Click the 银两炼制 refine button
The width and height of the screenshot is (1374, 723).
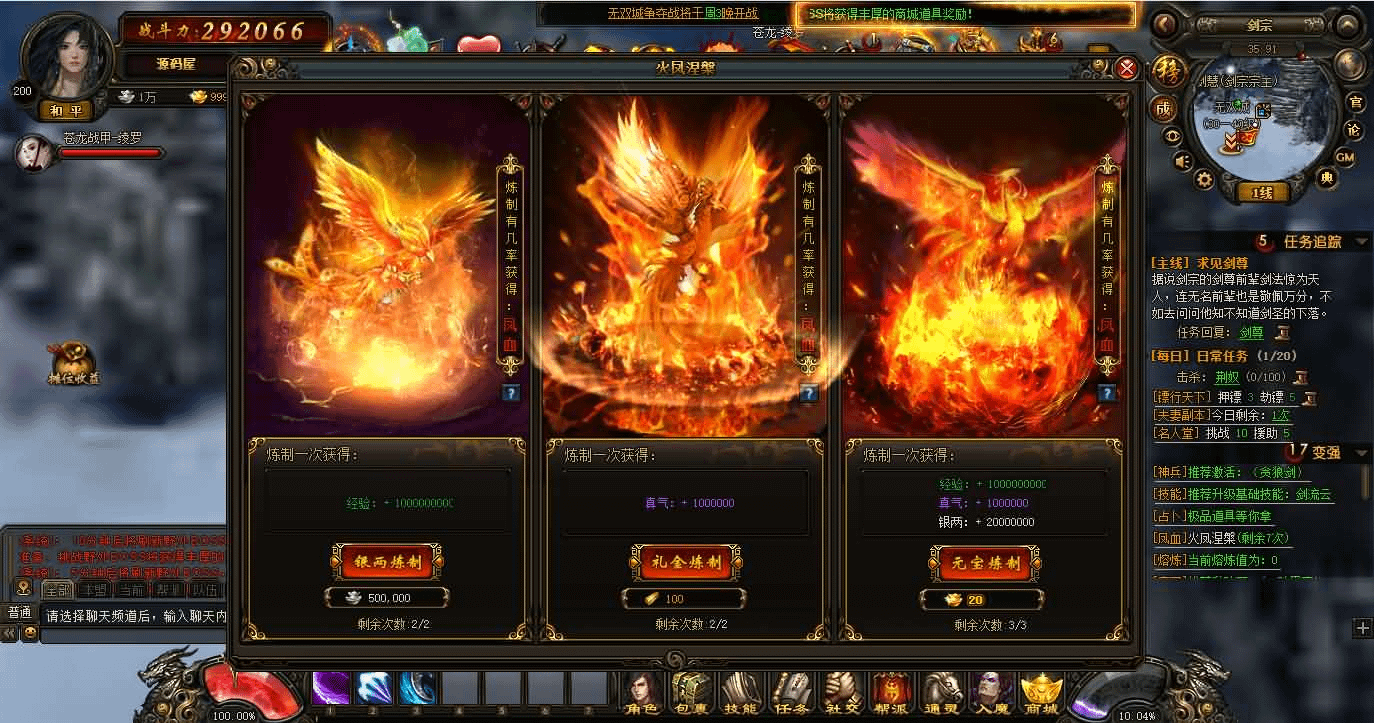click(x=388, y=562)
